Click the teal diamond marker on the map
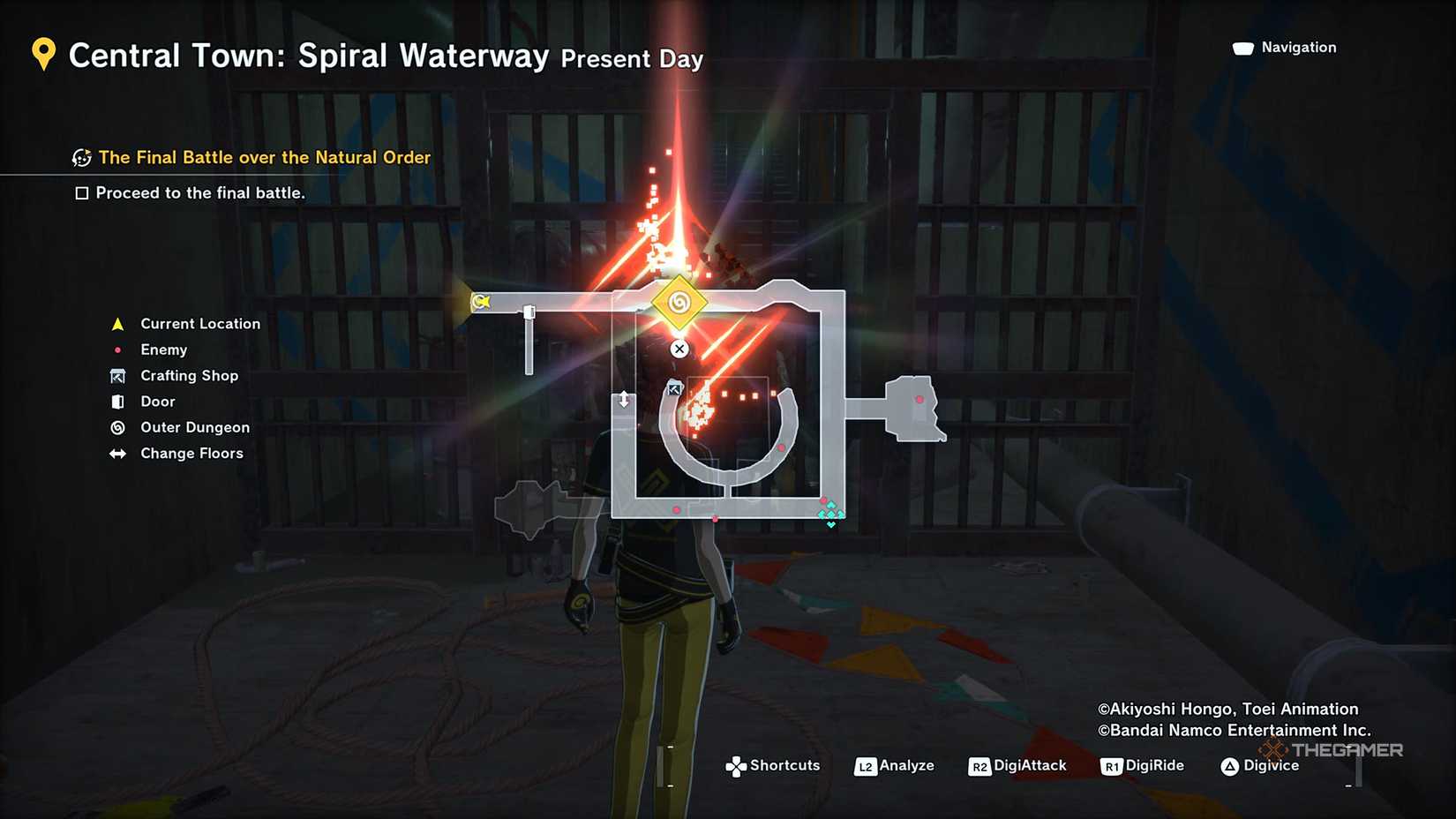Screen dimensions: 1456x819 pyautogui.click(x=830, y=514)
